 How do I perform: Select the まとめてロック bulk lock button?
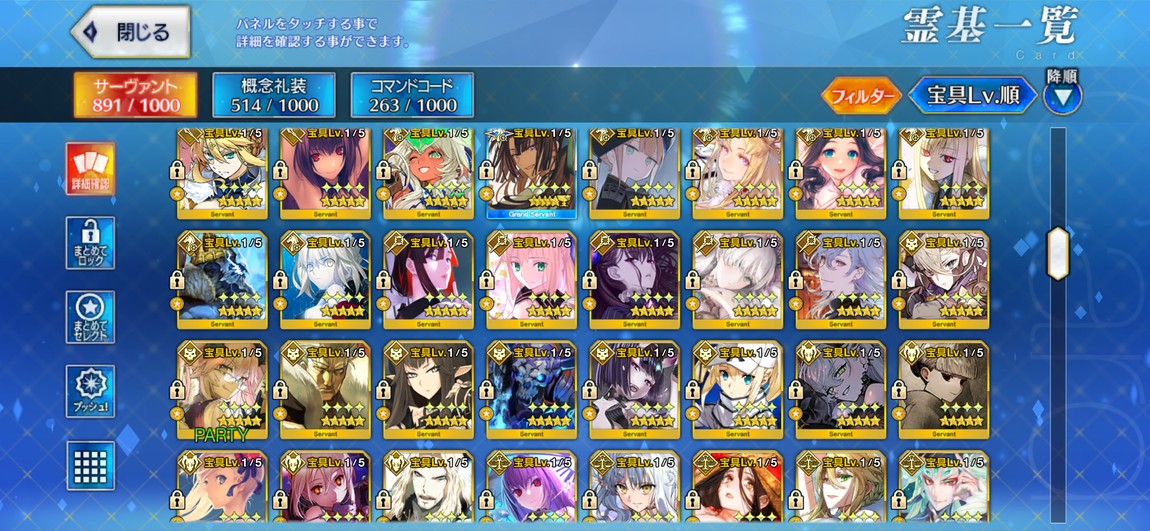90,243
